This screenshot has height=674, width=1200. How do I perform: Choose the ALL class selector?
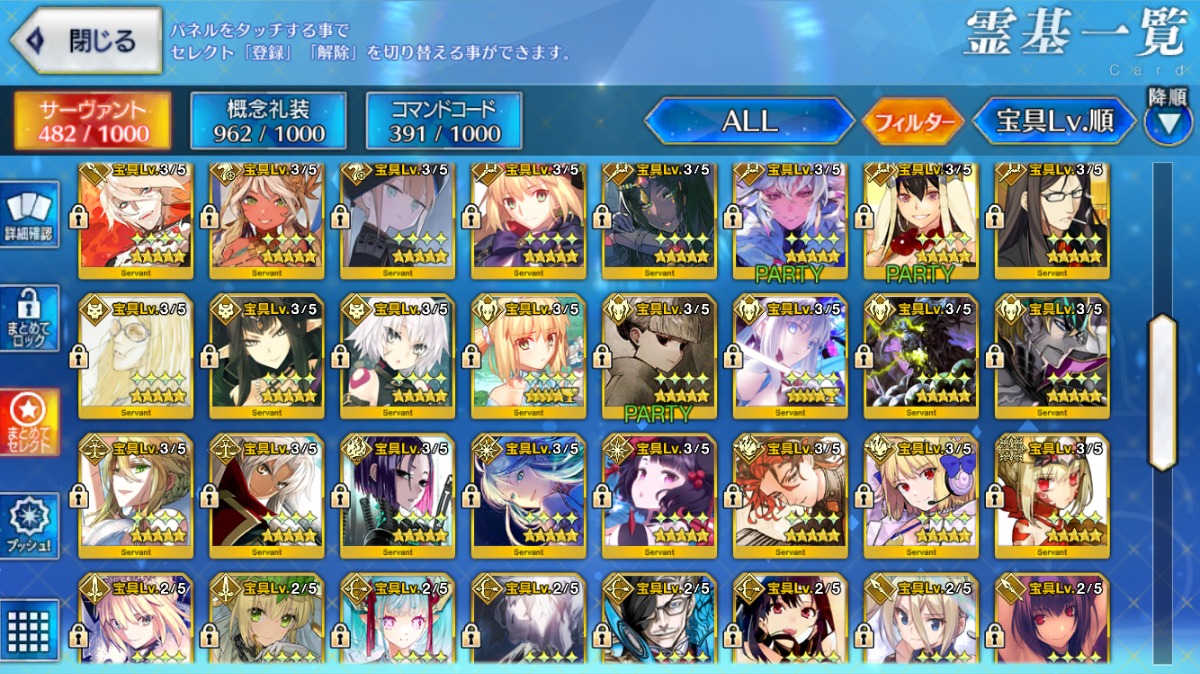coord(749,122)
